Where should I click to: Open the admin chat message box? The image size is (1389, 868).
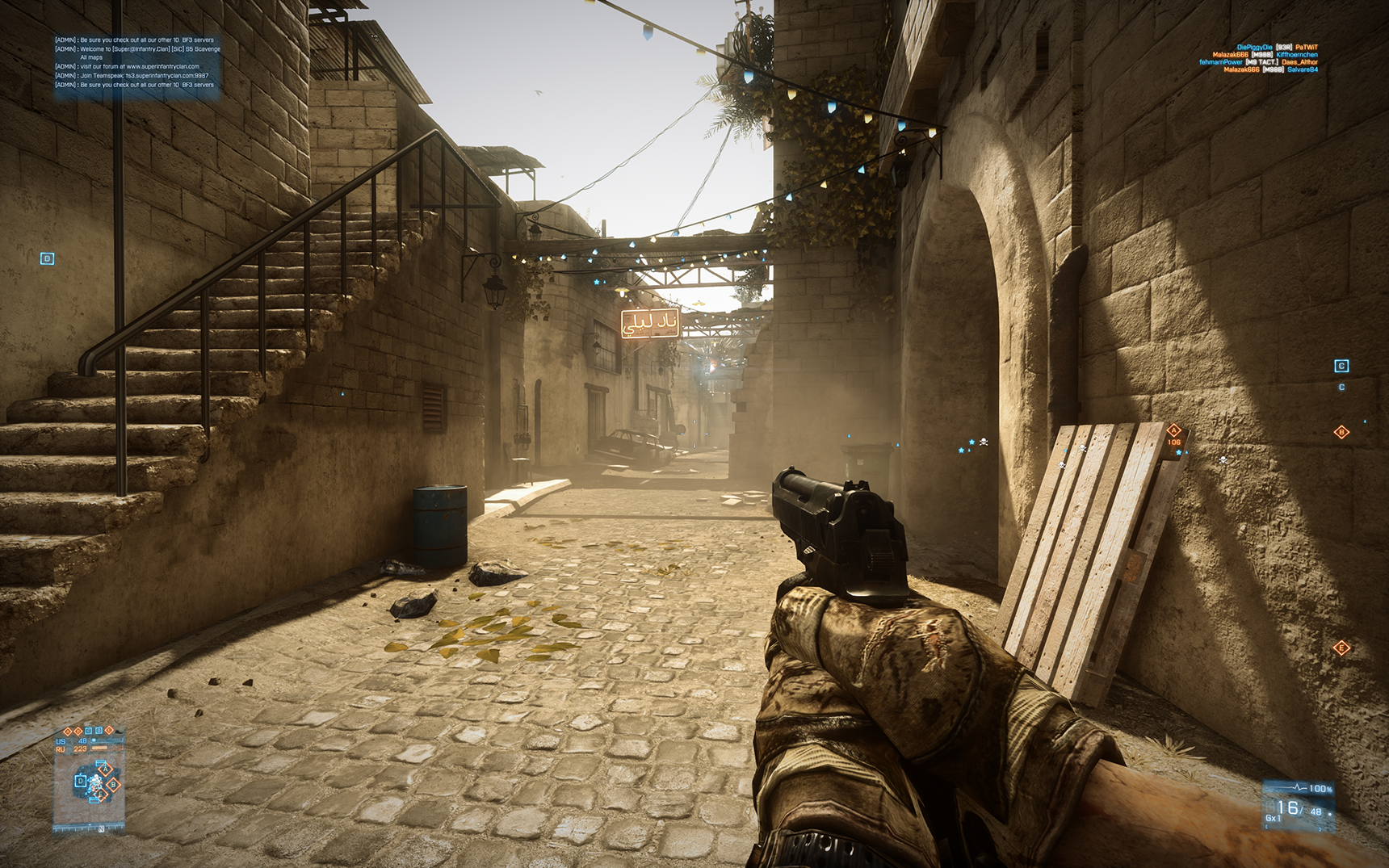(137, 63)
